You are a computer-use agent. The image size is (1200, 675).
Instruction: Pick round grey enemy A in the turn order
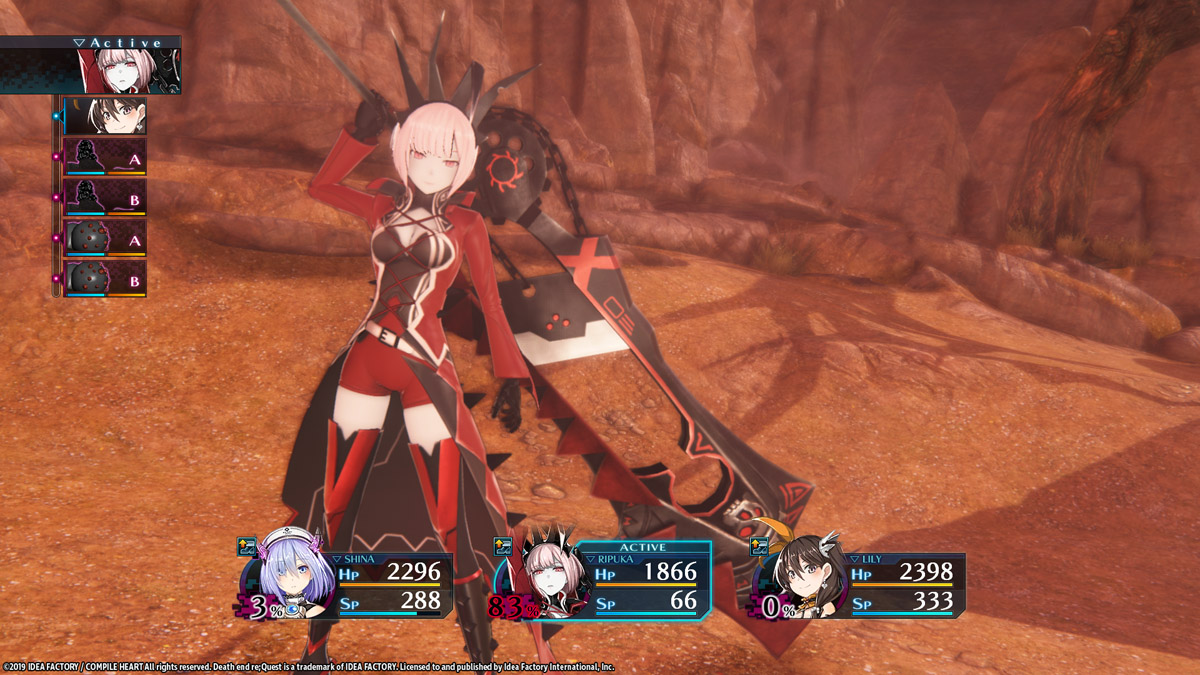(105, 239)
